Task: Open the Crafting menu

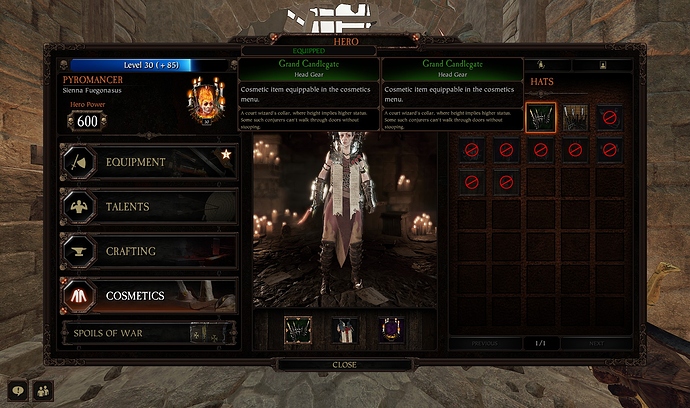Action: (x=148, y=251)
